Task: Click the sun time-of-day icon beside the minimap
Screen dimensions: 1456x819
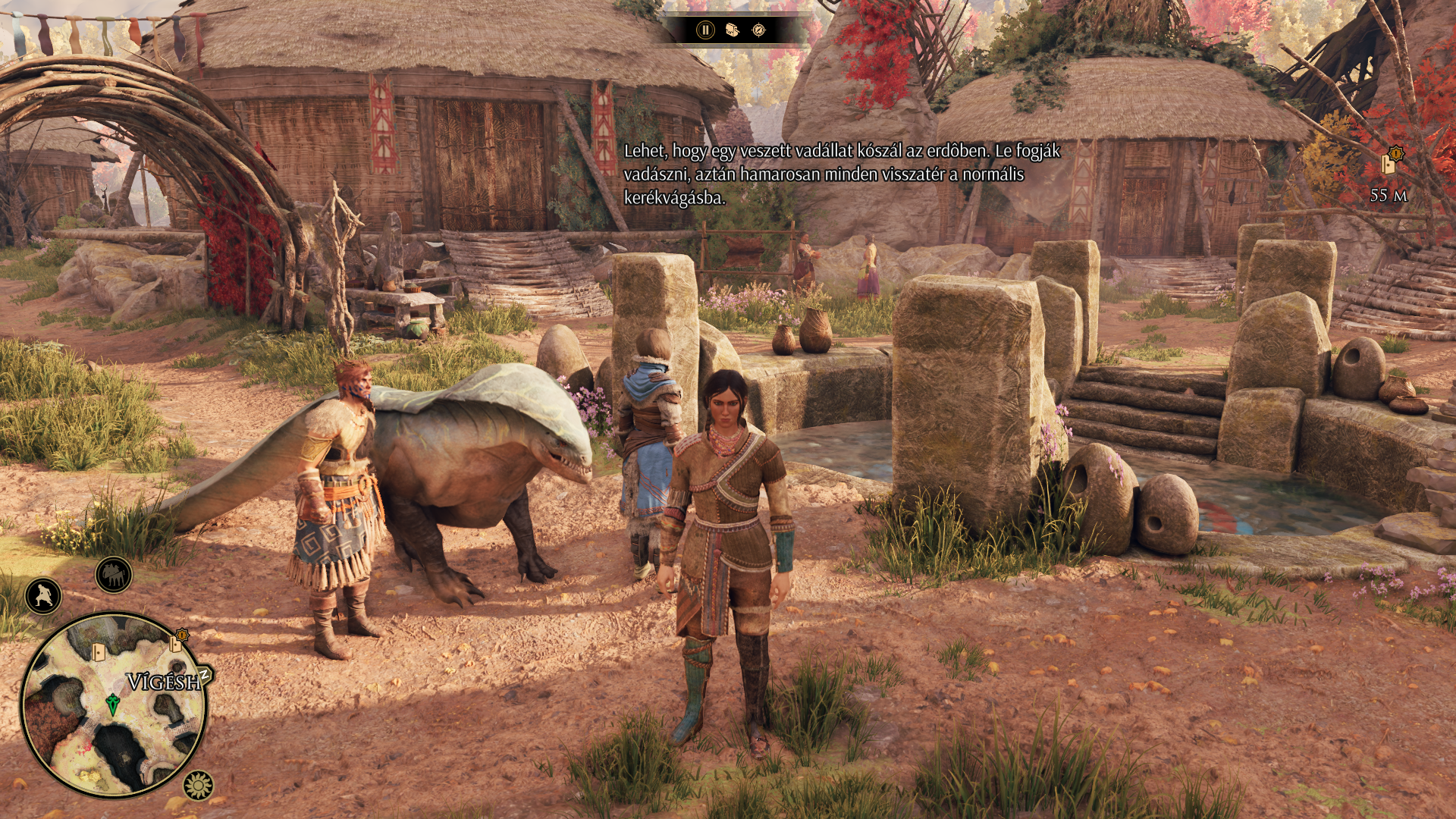Action: (x=199, y=786)
